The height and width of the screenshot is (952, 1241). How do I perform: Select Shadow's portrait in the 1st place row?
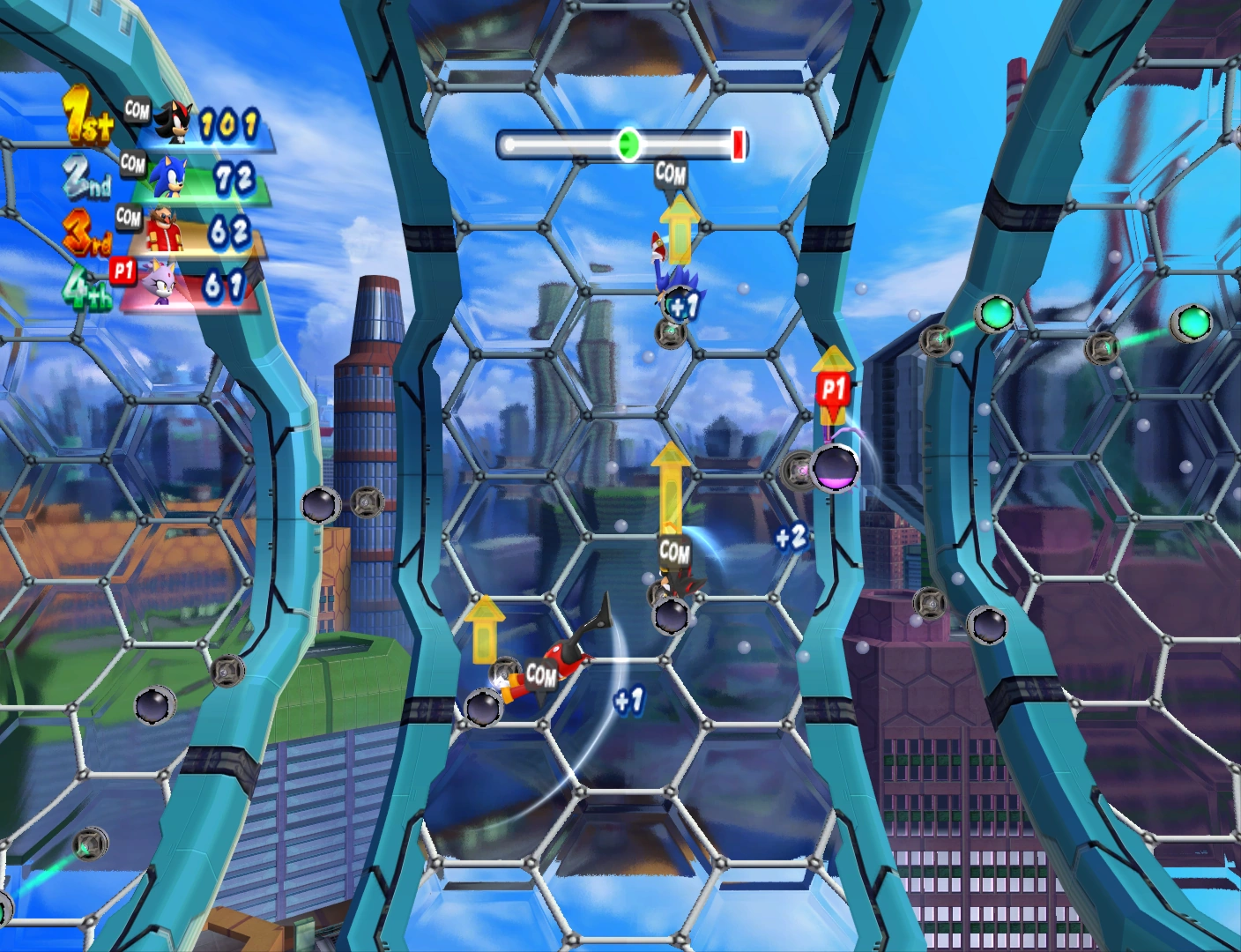(175, 123)
